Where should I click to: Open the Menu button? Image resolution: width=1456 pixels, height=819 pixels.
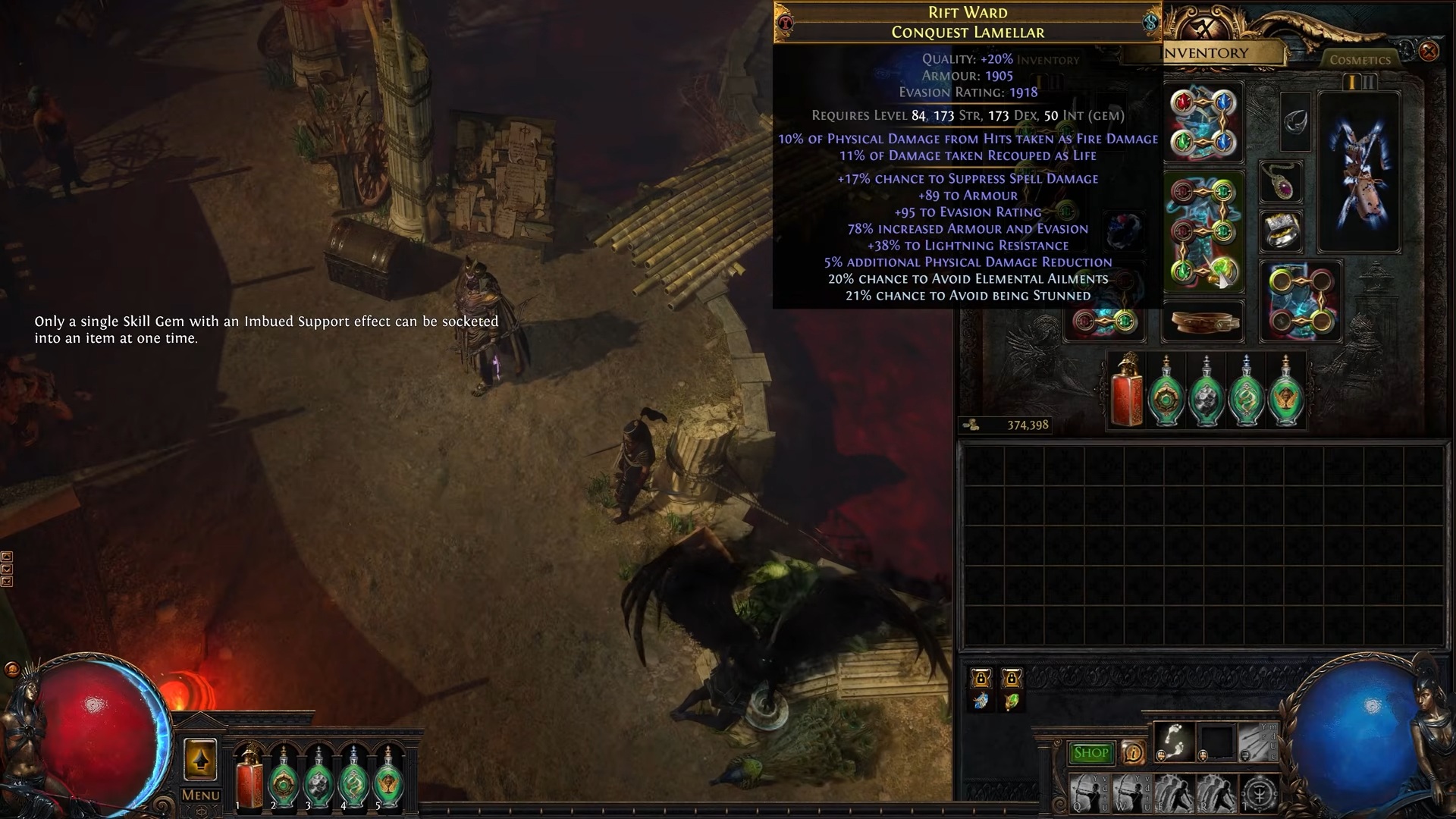click(200, 795)
